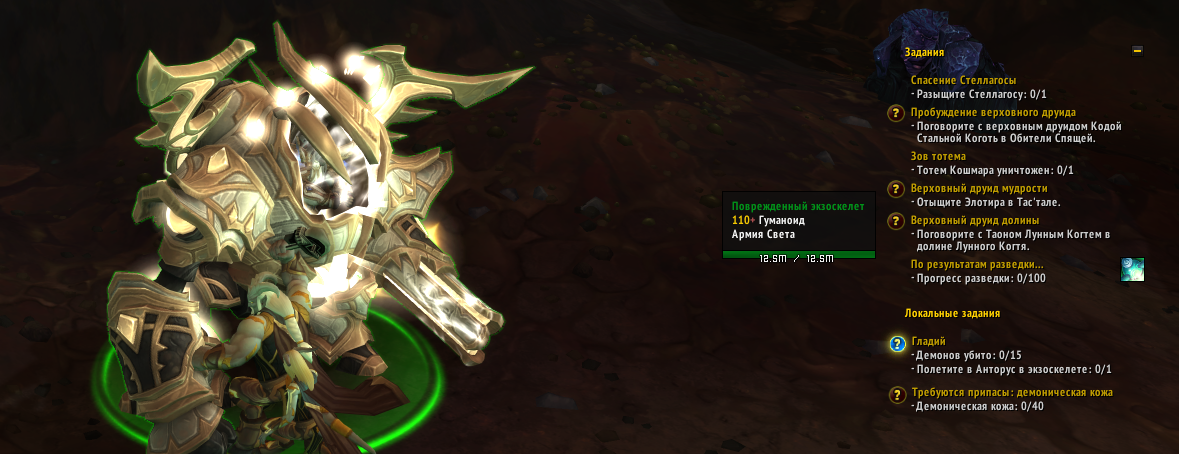Open the Спасение Стеллагосы quest entry
This screenshot has width=1179, height=454.
[x=963, y=80]
